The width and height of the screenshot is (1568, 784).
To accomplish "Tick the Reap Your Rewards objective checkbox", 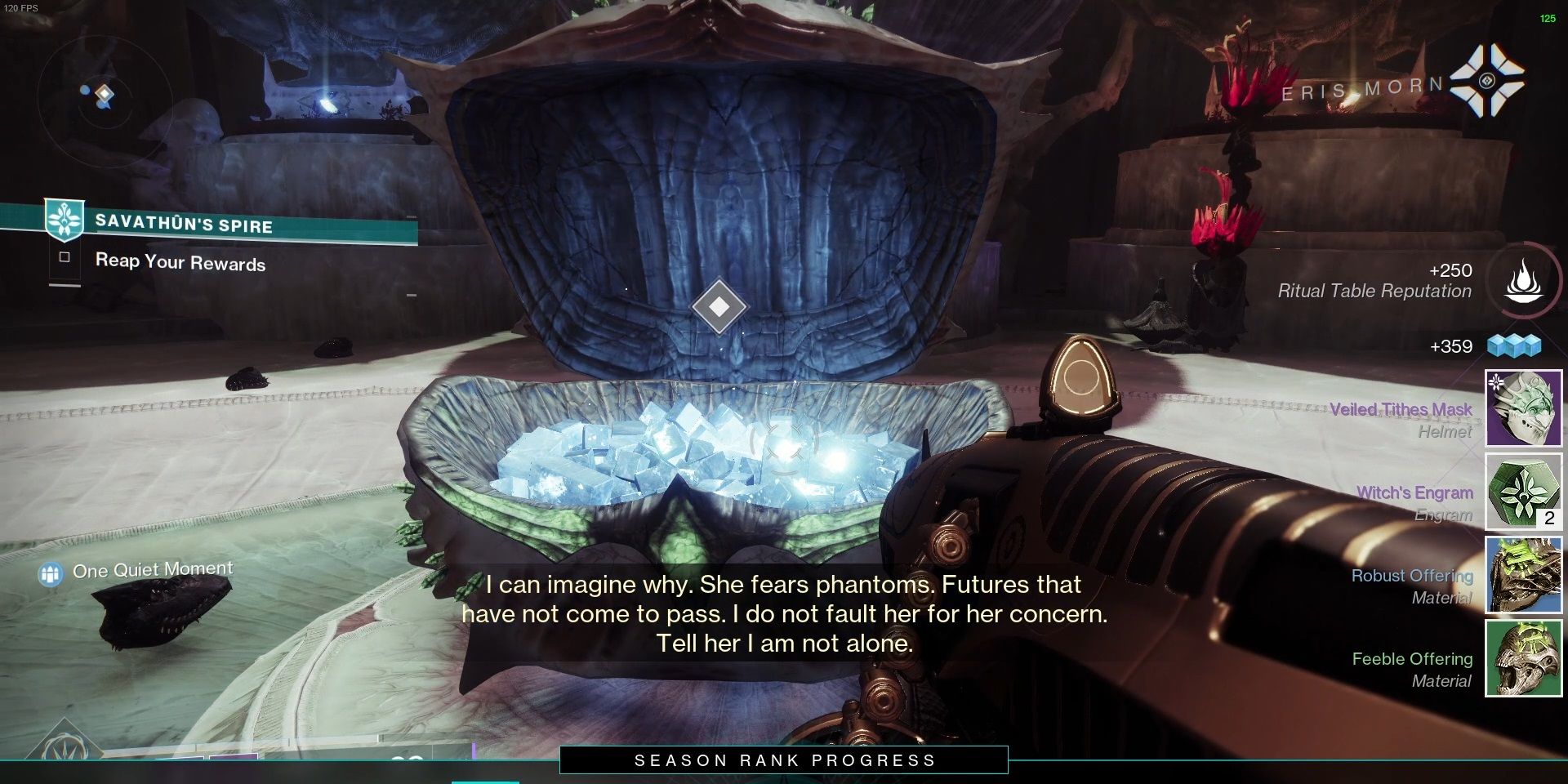I will (65, 258).
